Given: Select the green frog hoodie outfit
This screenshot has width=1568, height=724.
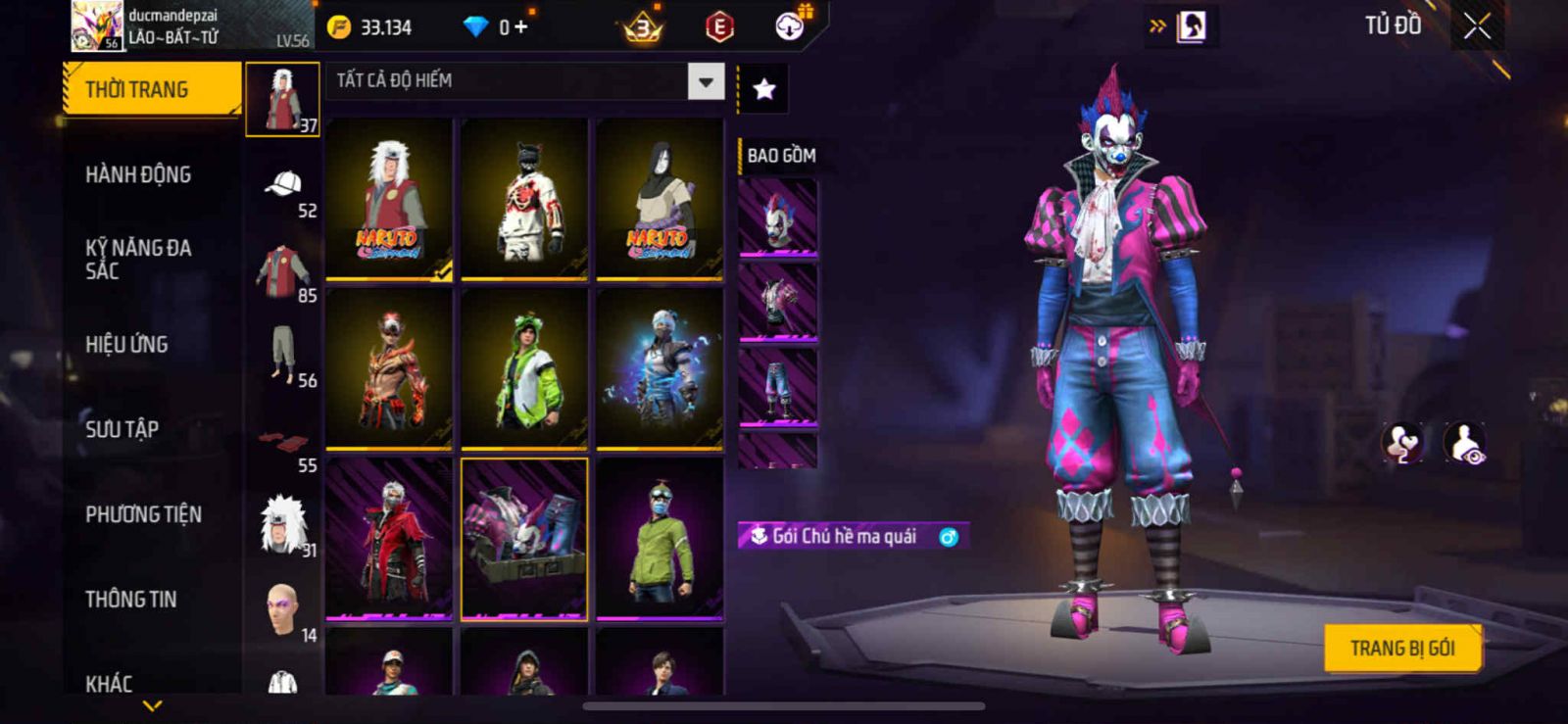Looking at the screenshot, I should pos(524,369).
